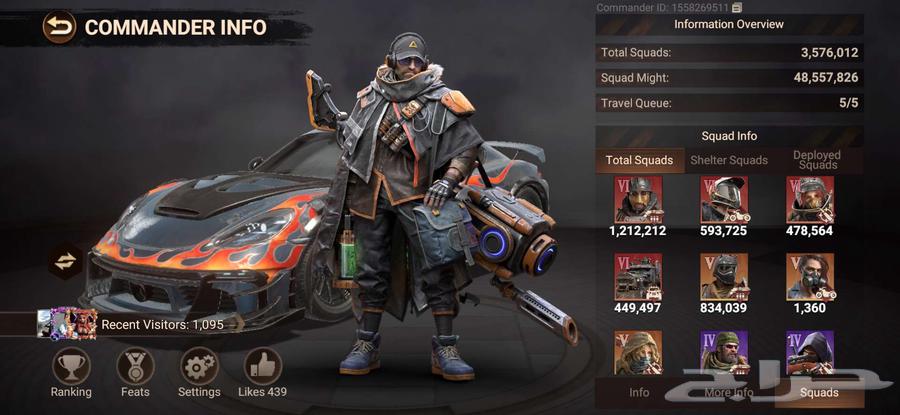Tap the swap arrows icon beside the car
This screenshot has width=900, height=415.
pyautogui.click(x=65, y=261)
